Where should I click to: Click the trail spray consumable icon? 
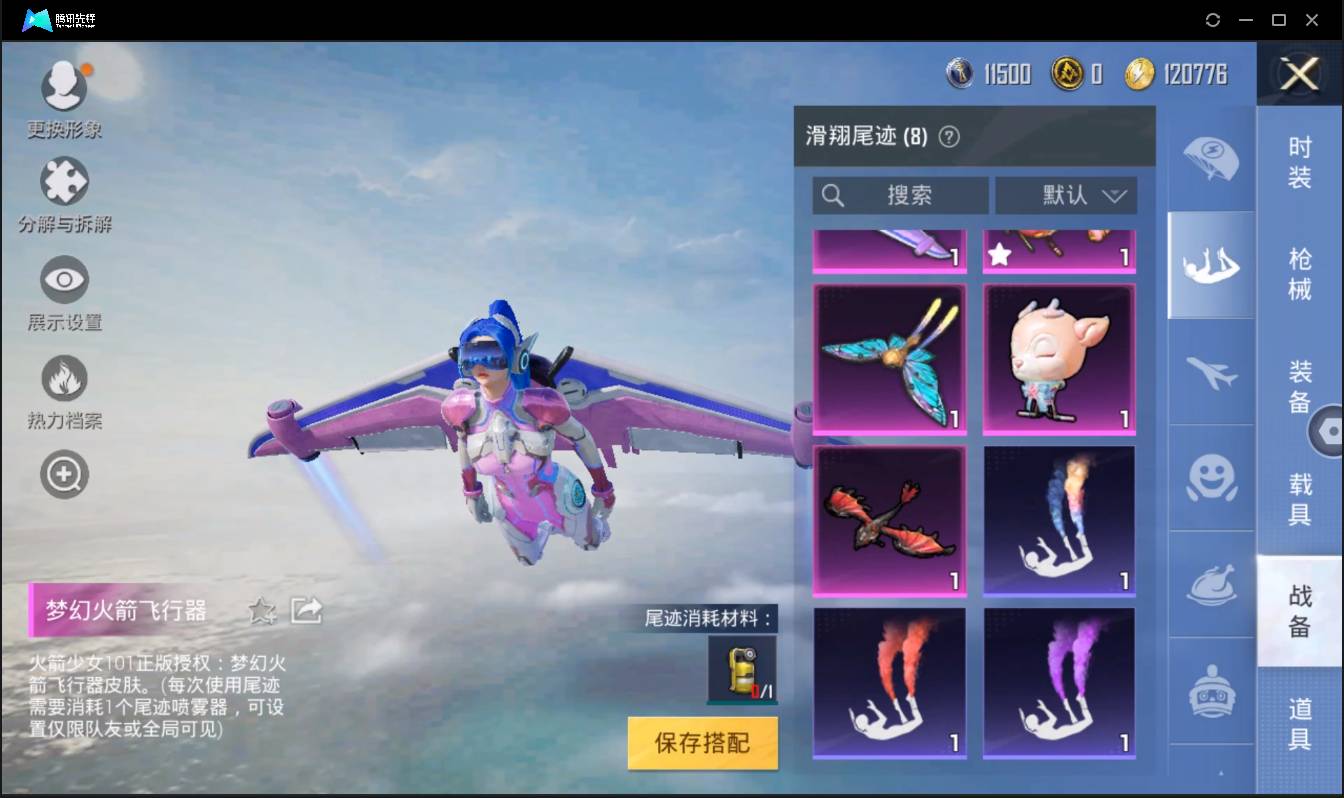click(x=742, y=668)
